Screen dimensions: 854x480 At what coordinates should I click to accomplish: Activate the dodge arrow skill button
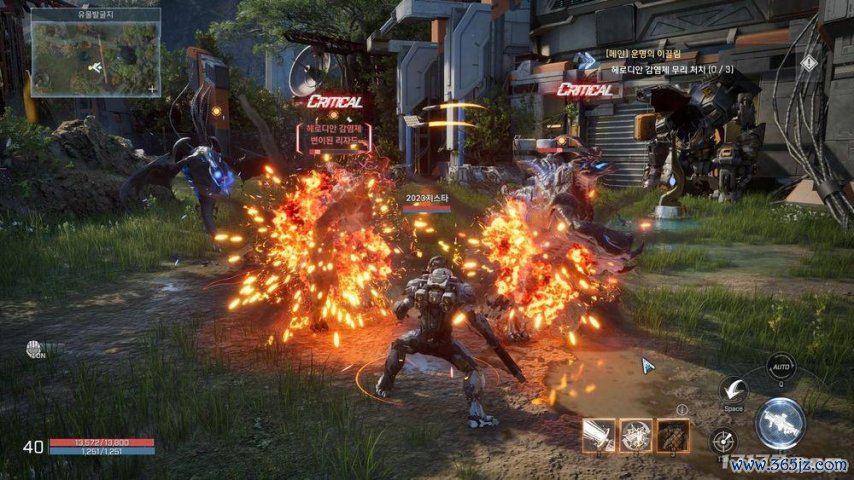(734, 390)
